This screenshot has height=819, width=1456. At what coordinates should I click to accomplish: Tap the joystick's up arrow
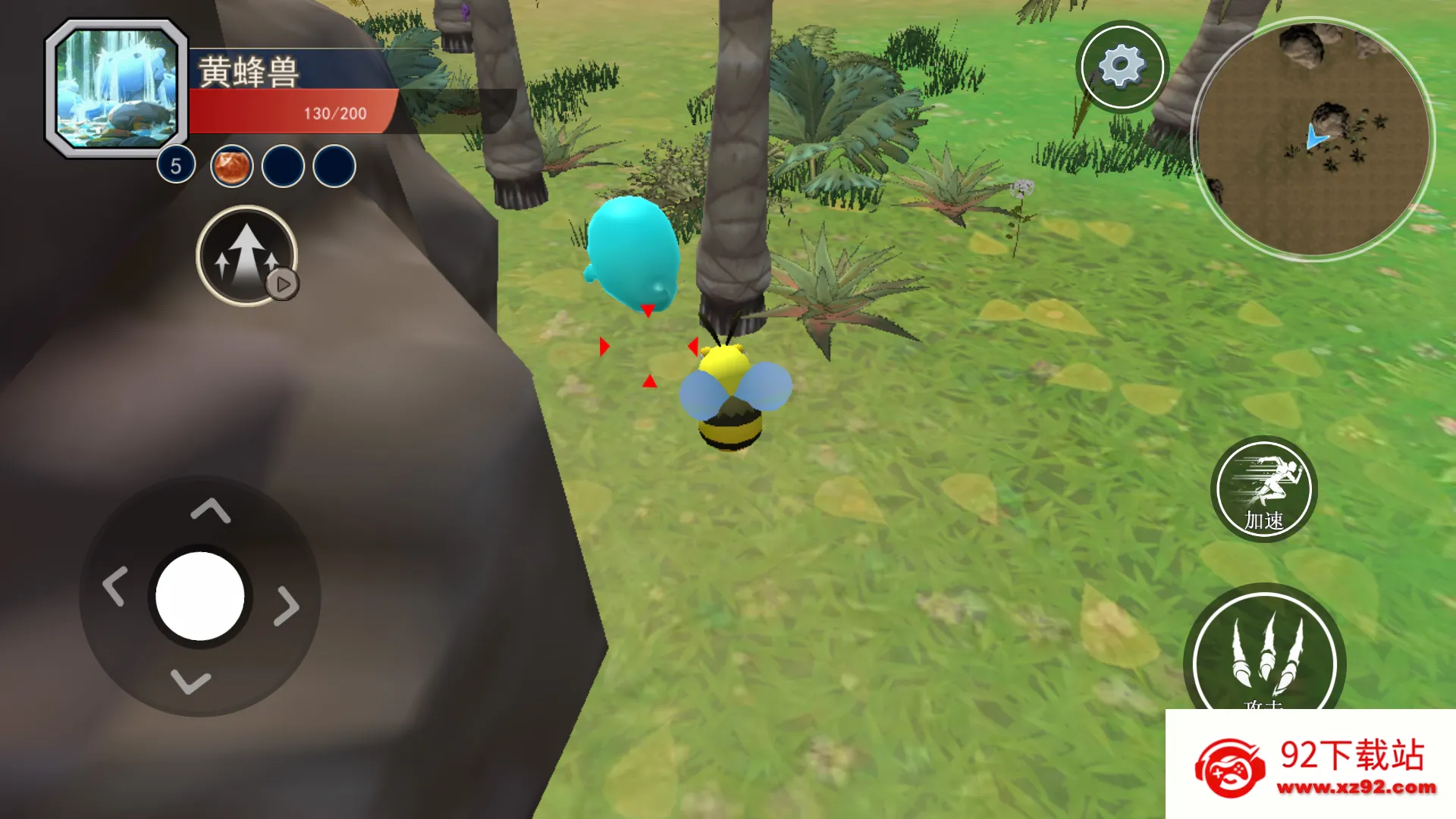click(x=210, y=511)
